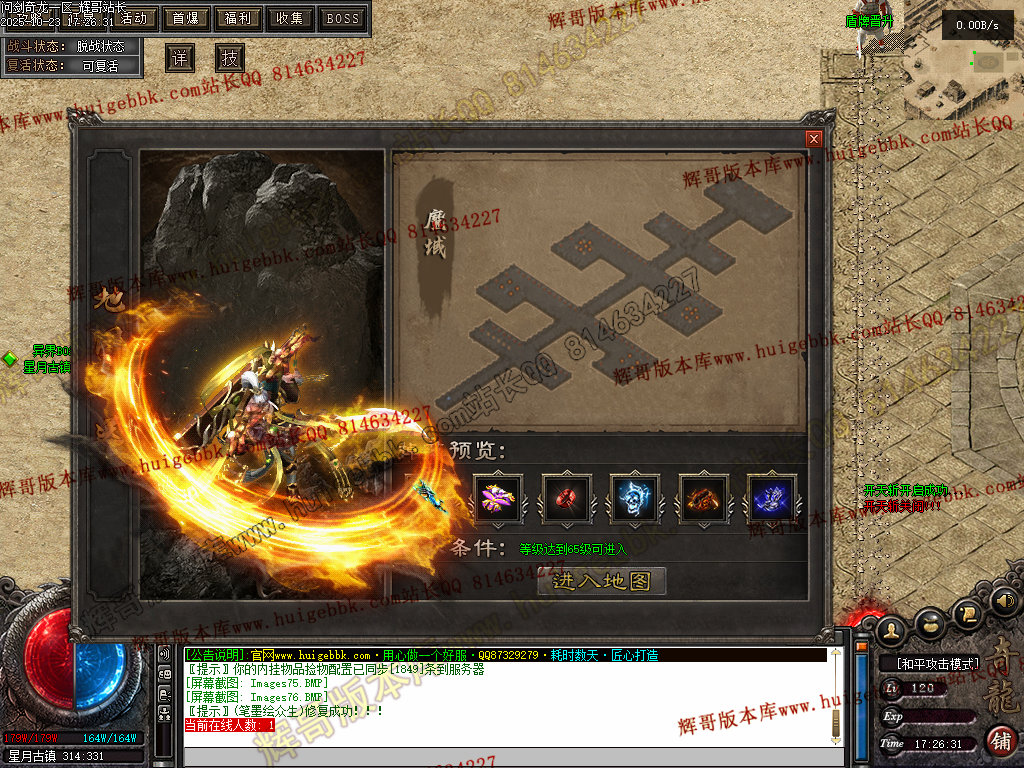Toggle sound with the speaker icon
The height and width of the screenshot is (768, 1024).
coord(1005,601)
